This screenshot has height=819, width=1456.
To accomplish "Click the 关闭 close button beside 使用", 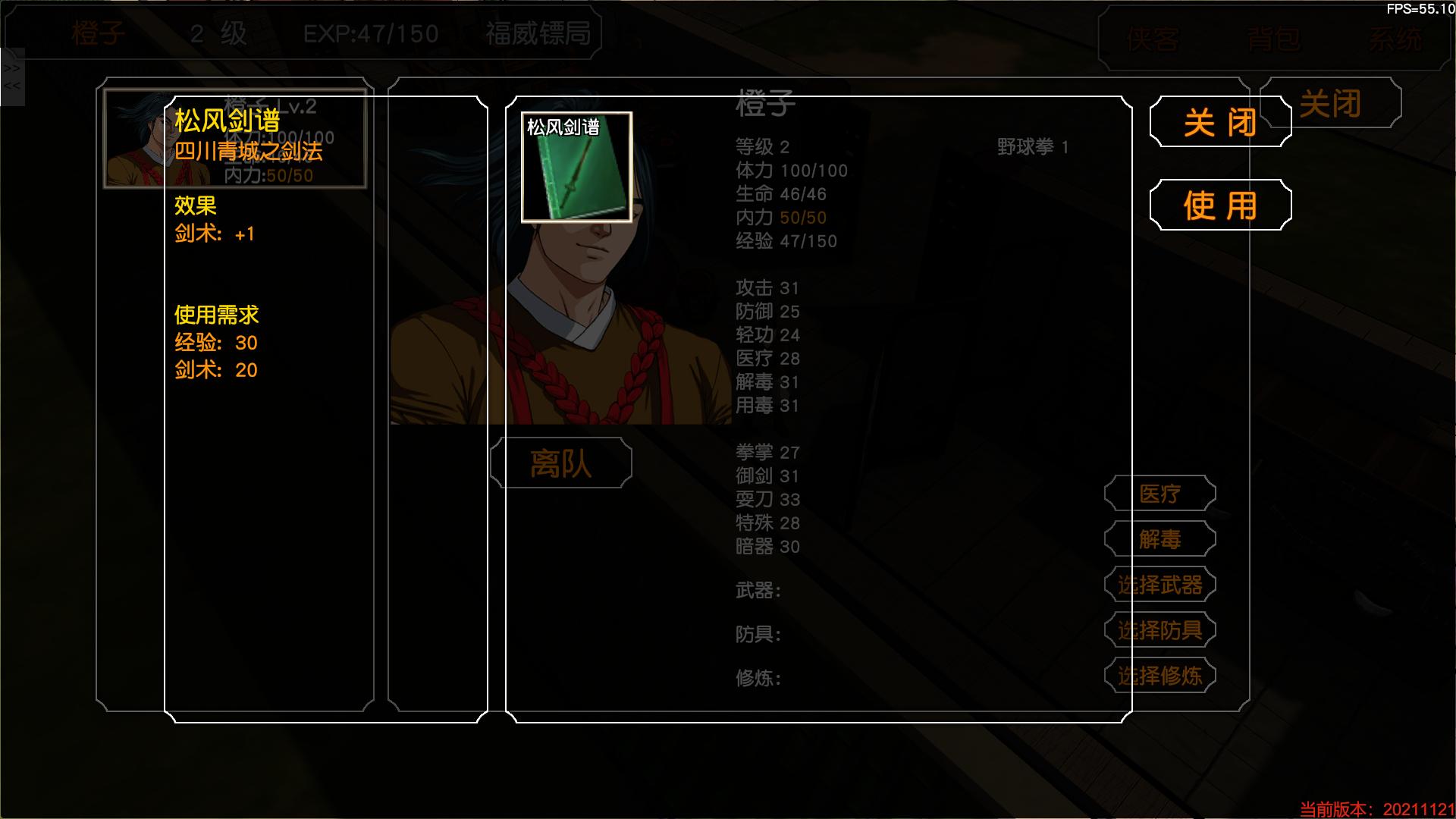I will (x=1220, y=121).
